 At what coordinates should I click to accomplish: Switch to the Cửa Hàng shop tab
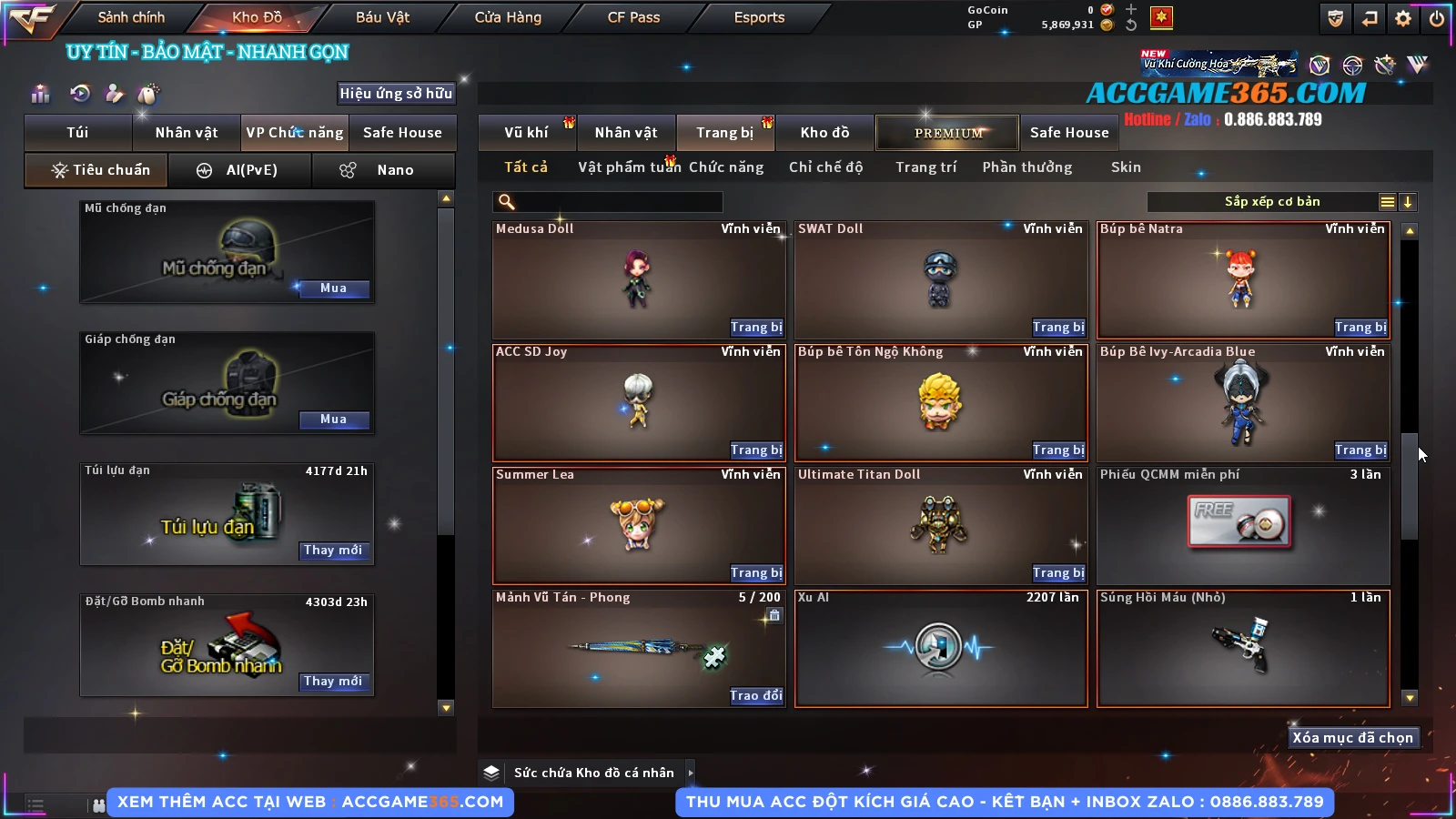click(508, 17)
